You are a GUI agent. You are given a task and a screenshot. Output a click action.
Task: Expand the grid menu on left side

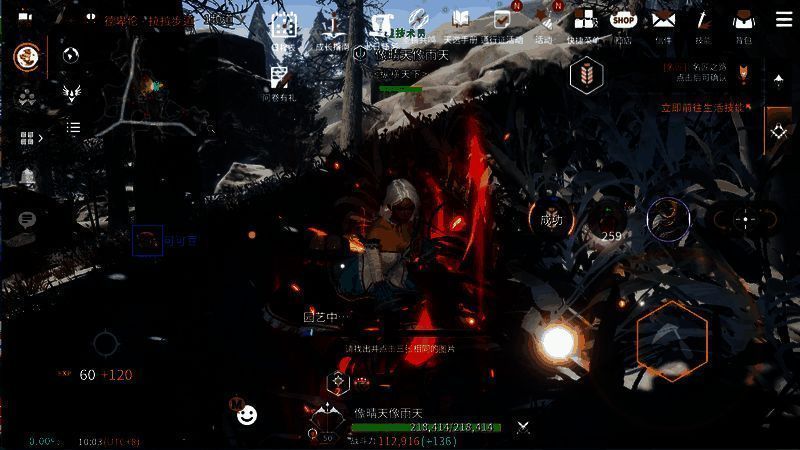point(27,139)
